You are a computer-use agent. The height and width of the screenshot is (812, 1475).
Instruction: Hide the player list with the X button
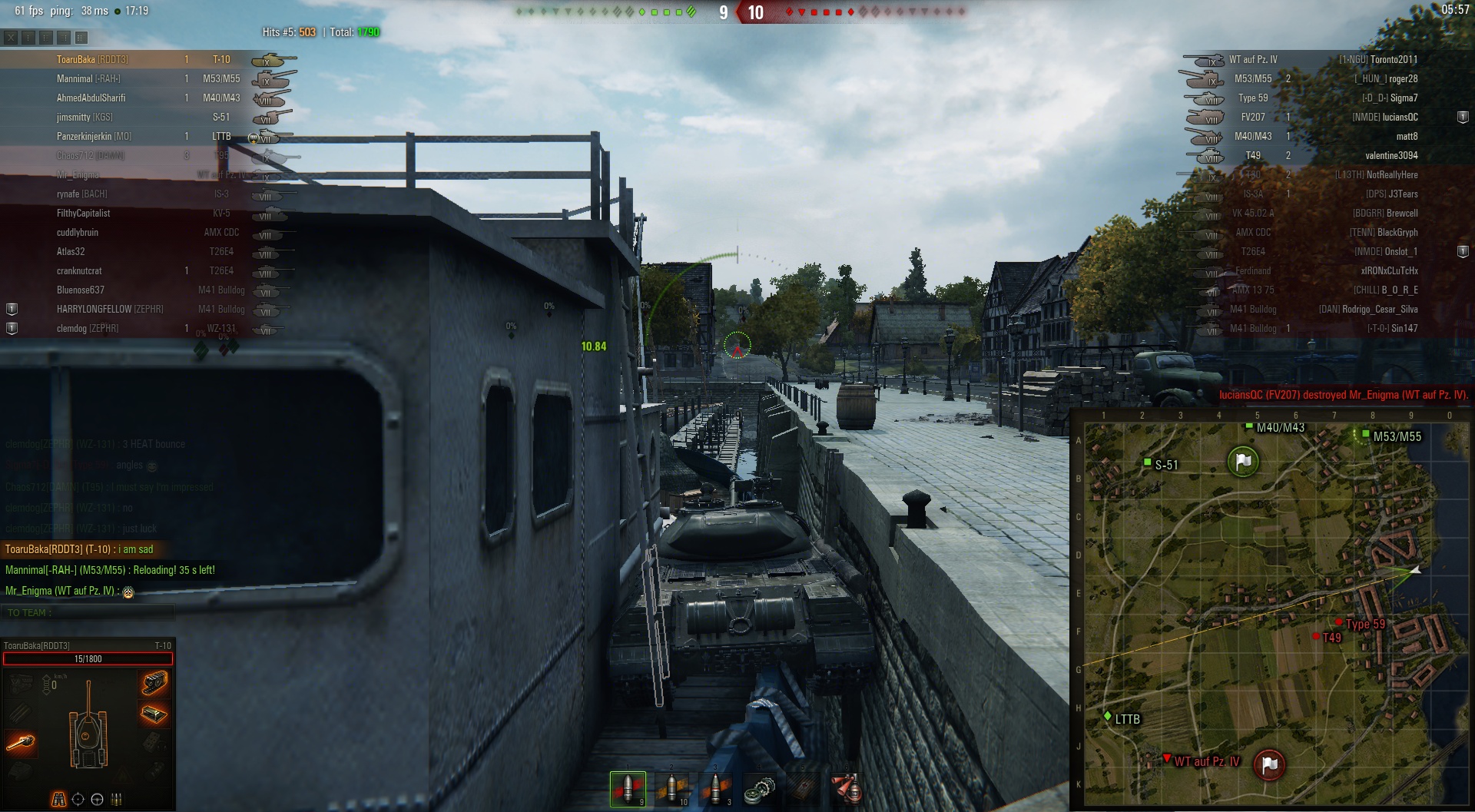(11, 37)
